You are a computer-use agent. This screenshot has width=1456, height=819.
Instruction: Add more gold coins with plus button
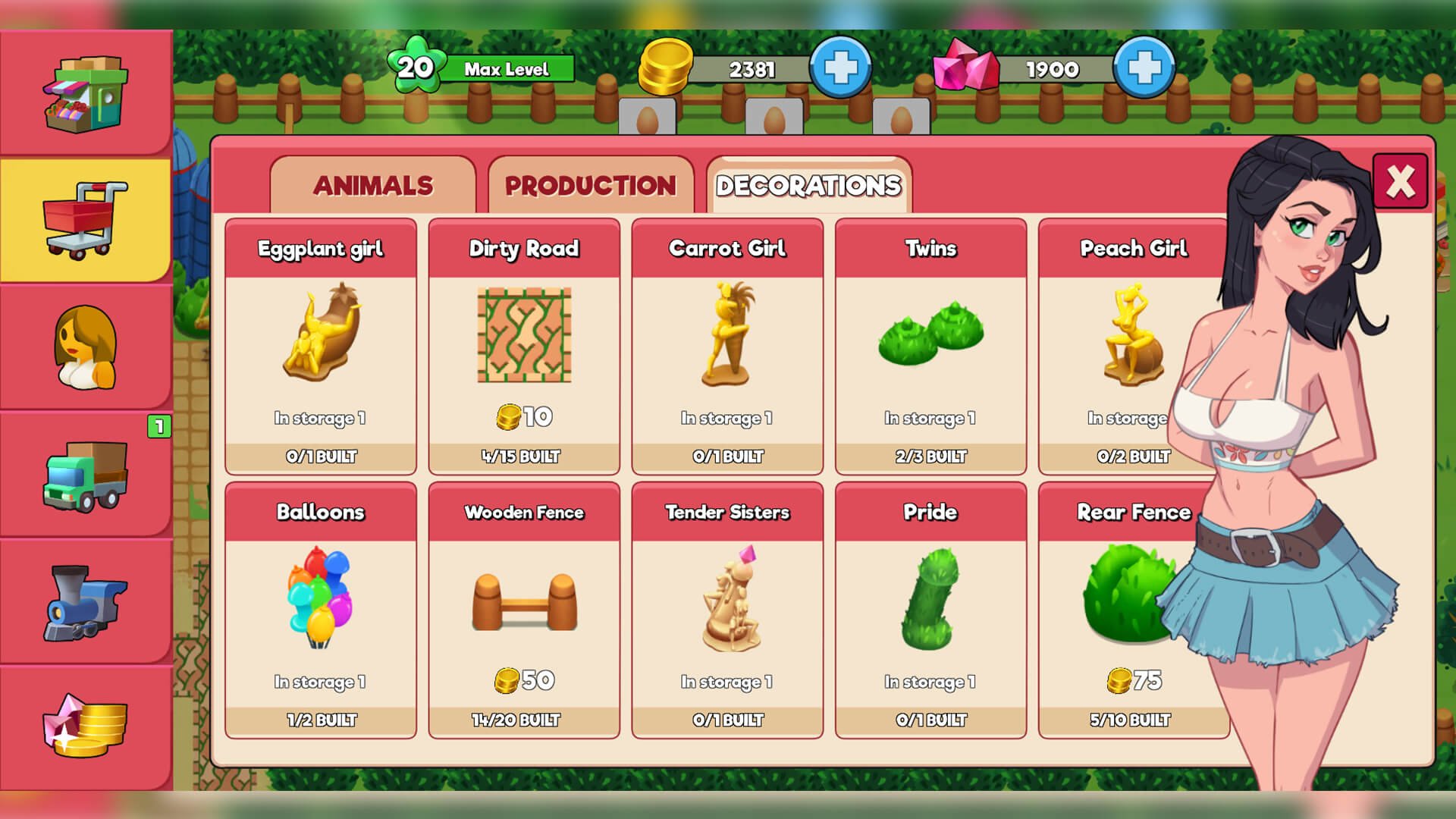[x=840, y=68]
